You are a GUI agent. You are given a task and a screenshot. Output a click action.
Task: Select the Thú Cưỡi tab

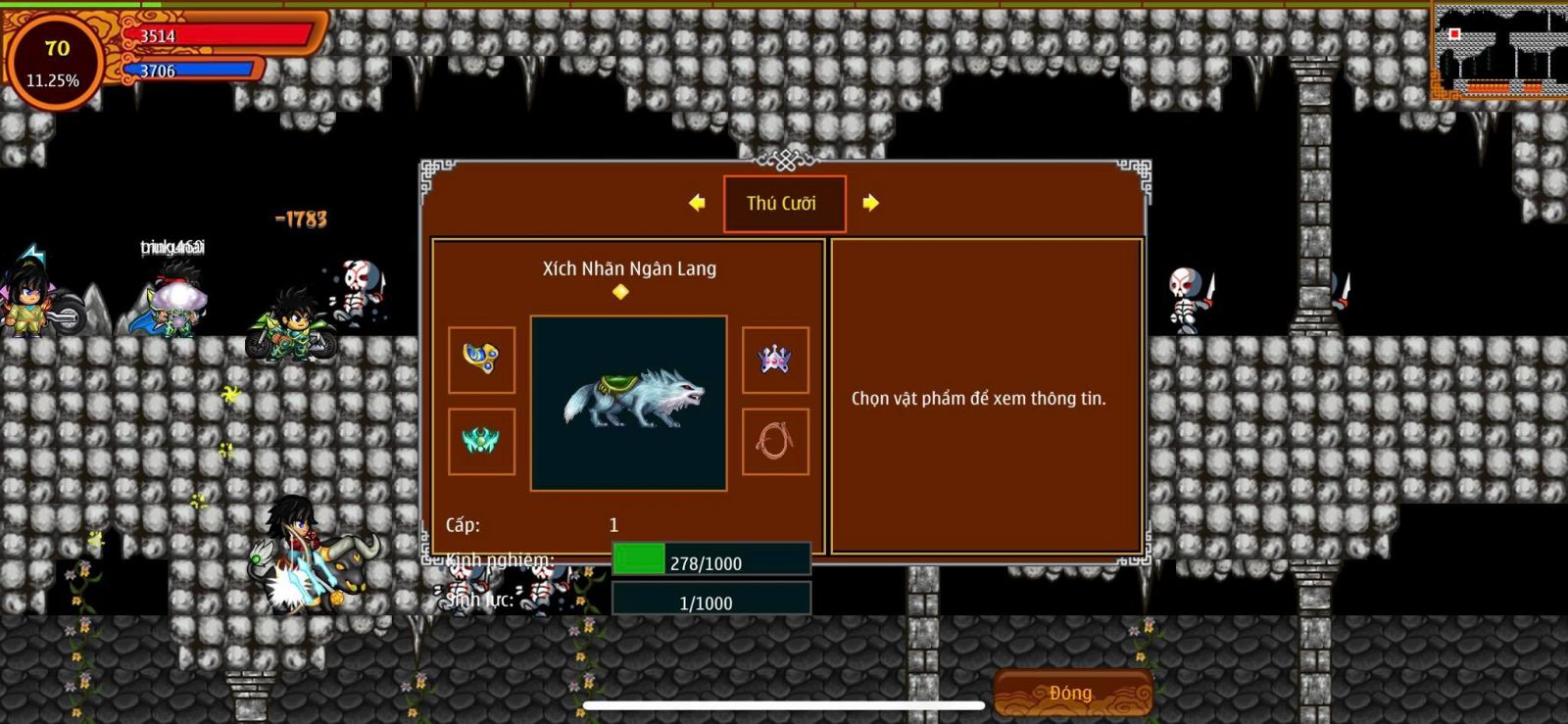[784, 204]
